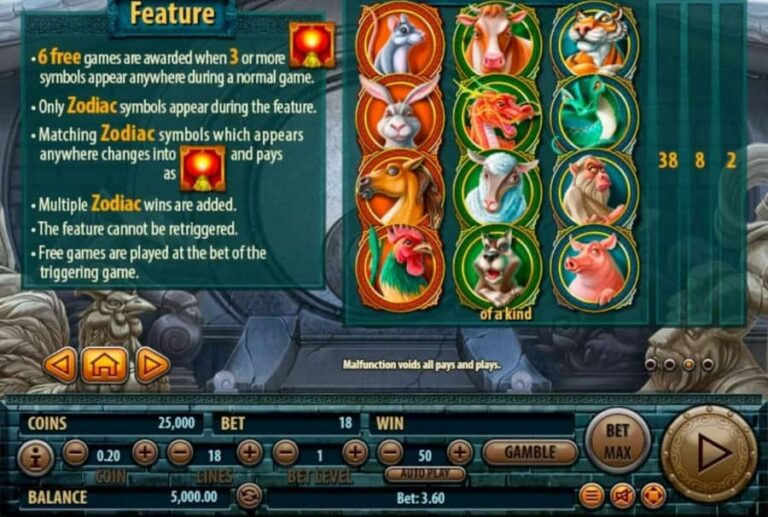768x517 pixels.
Task: Increase the auto play count
Action: click(x=460, y=453)
